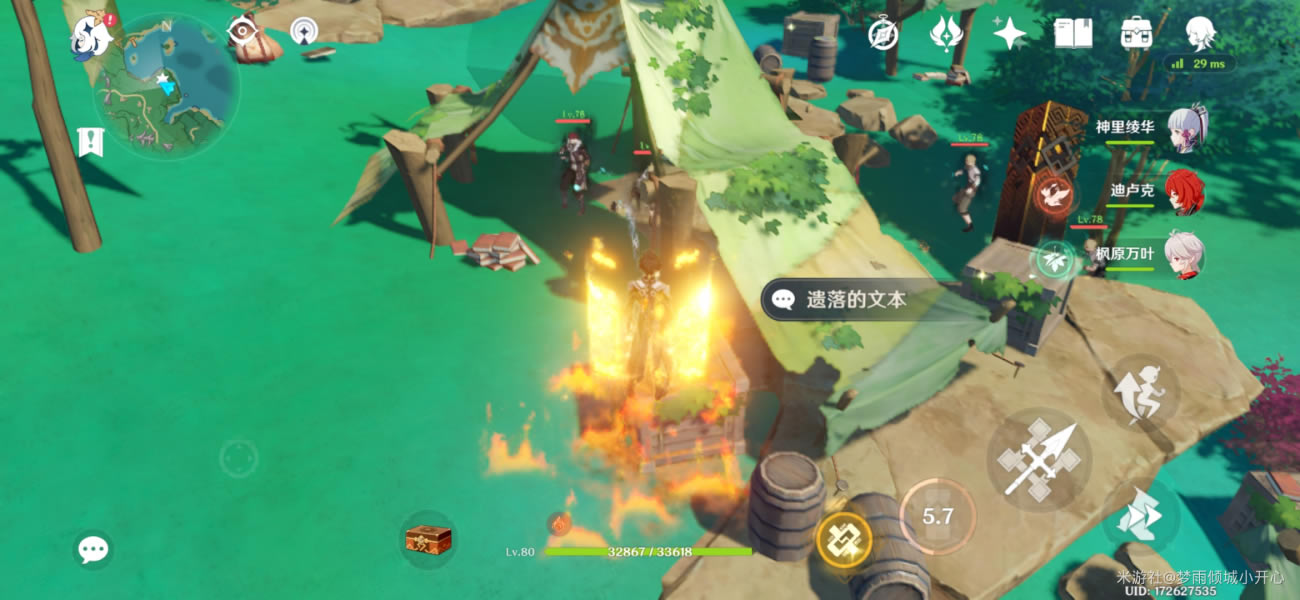Screen dimensions: 1300x600
Task: Open the adventurer handbook book icon
Action: click(1073, 34)
